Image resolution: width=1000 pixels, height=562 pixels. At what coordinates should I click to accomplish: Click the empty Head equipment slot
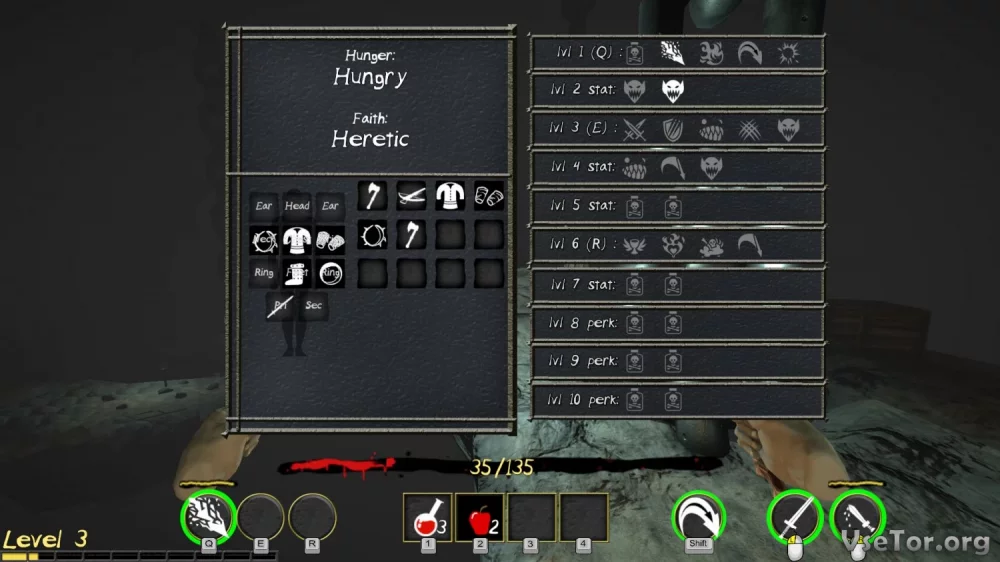pos(297,206)
